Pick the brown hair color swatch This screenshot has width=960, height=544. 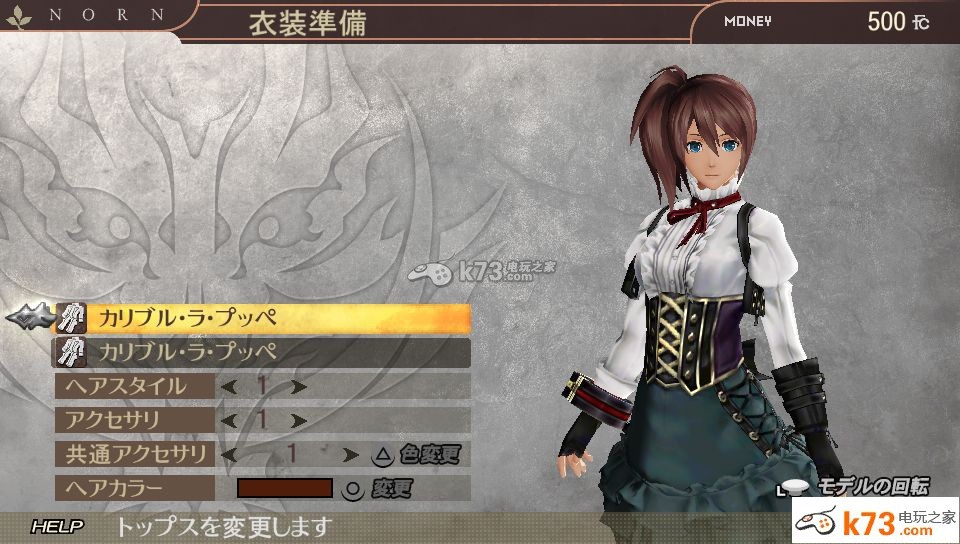tap(284, 488)
